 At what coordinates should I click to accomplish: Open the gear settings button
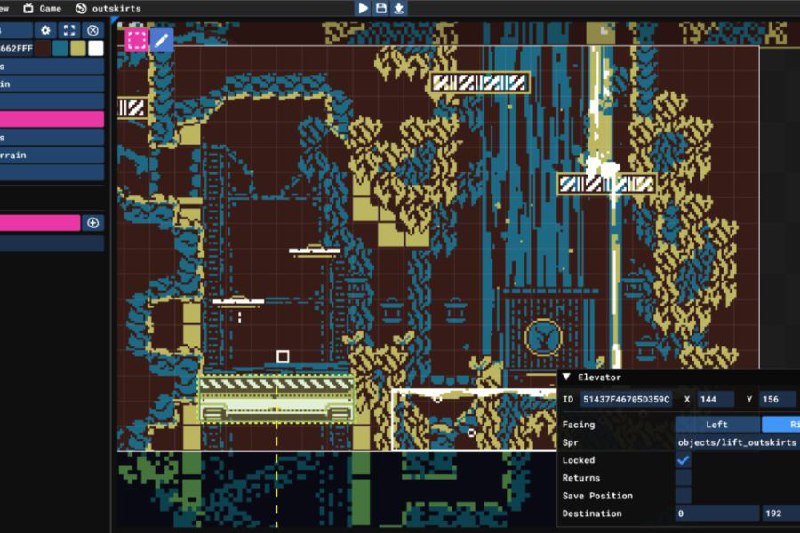(45, 31)
